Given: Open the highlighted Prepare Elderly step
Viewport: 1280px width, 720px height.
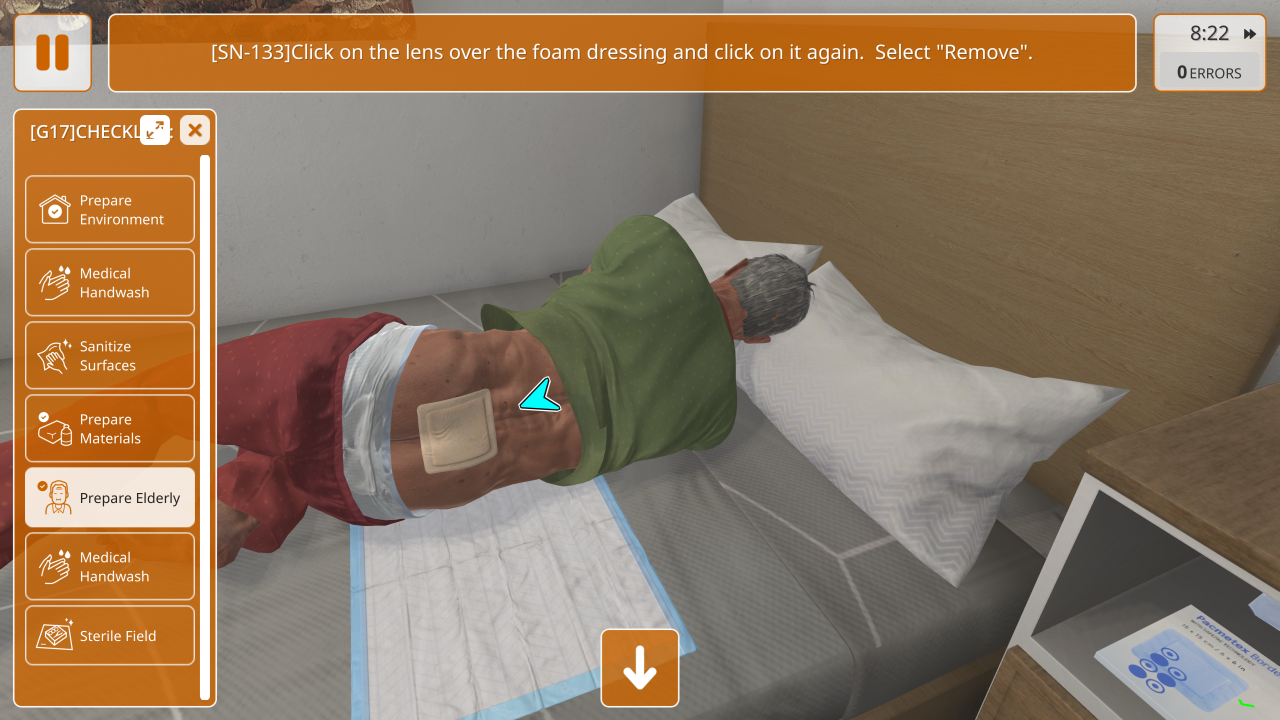Looking at the screenshot, I should [x=110, y=497].
